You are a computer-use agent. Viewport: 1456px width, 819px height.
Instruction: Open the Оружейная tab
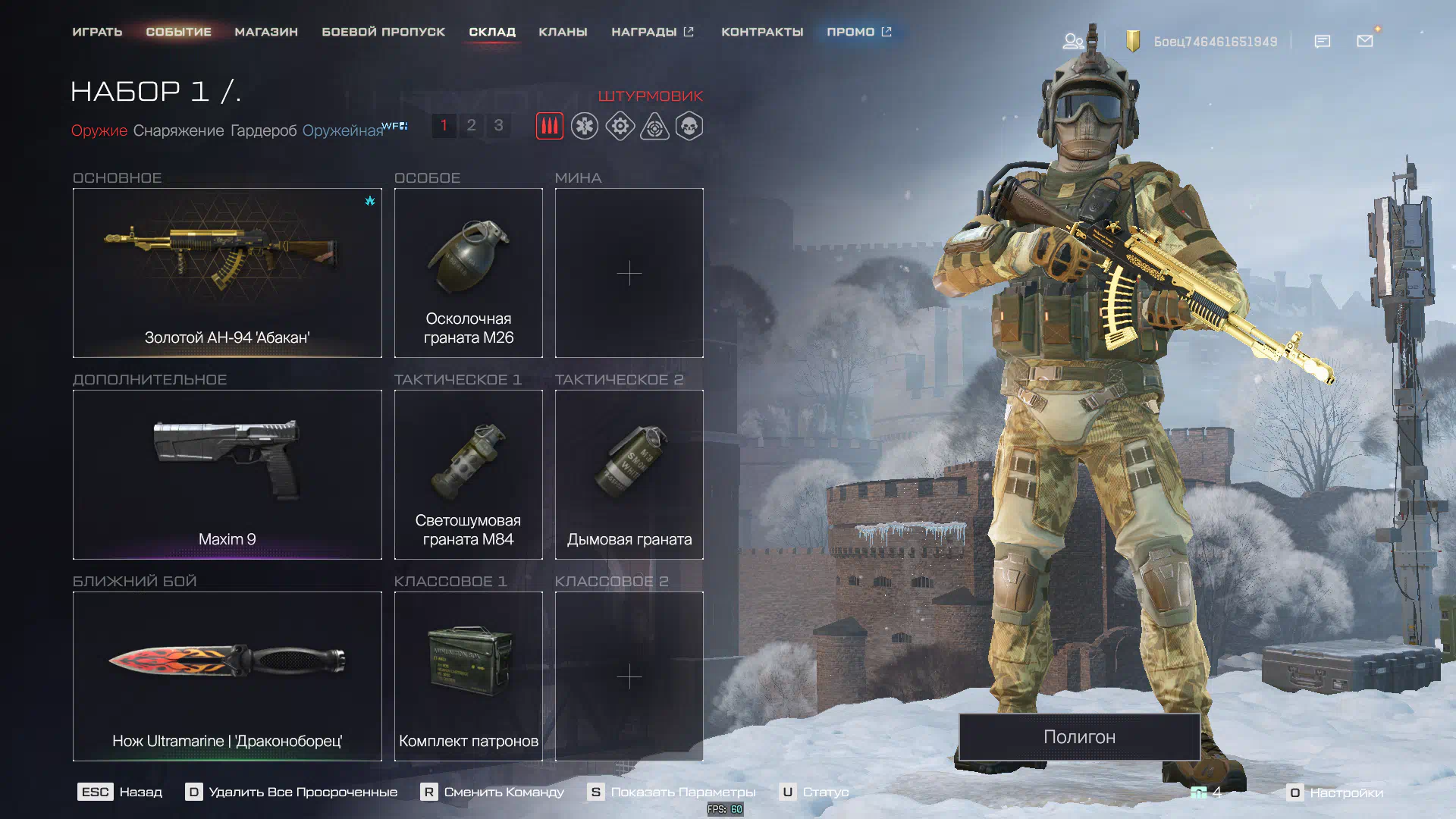click(x=343, y=130)
